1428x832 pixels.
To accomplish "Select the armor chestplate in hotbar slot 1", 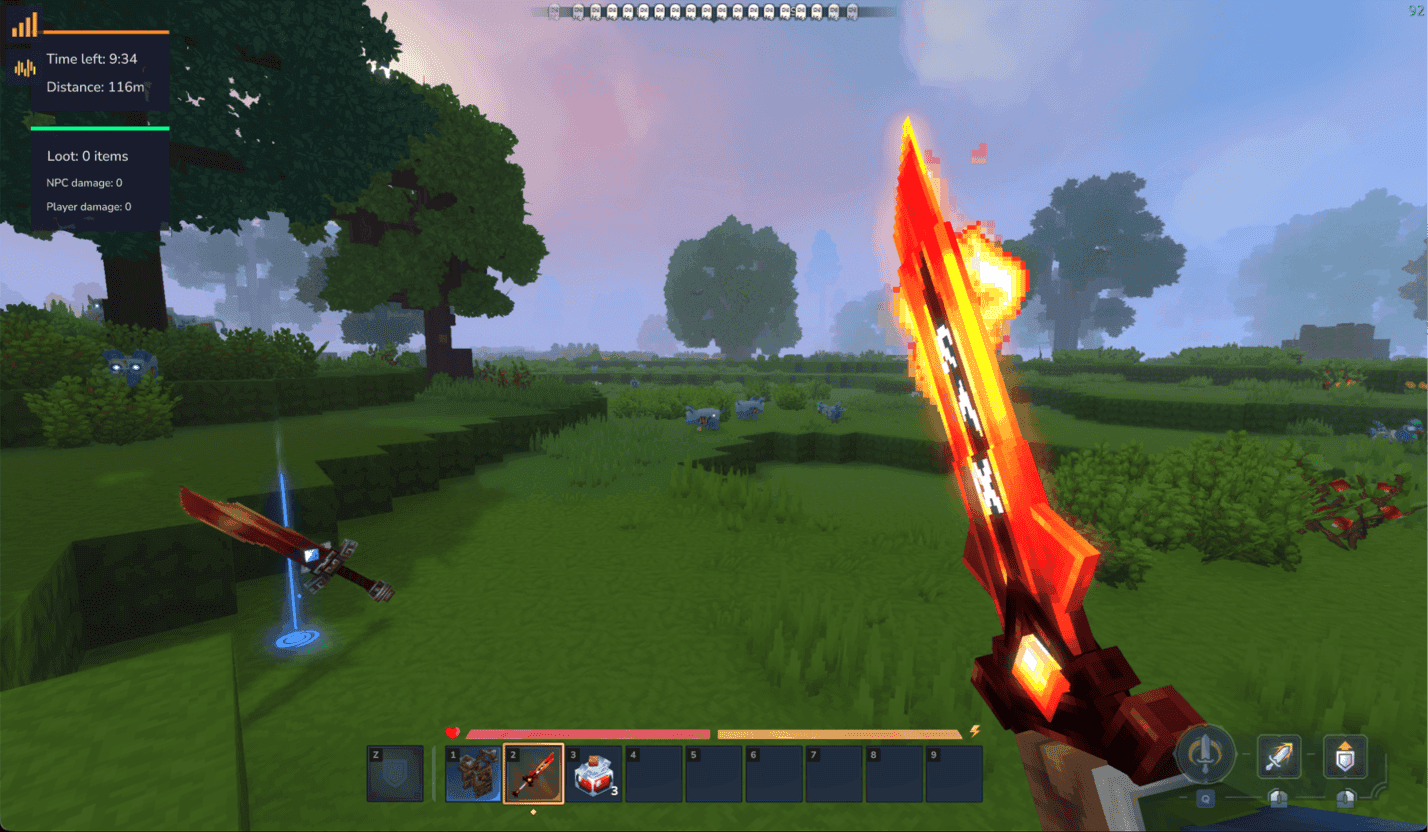I will (x=473, y=774).
